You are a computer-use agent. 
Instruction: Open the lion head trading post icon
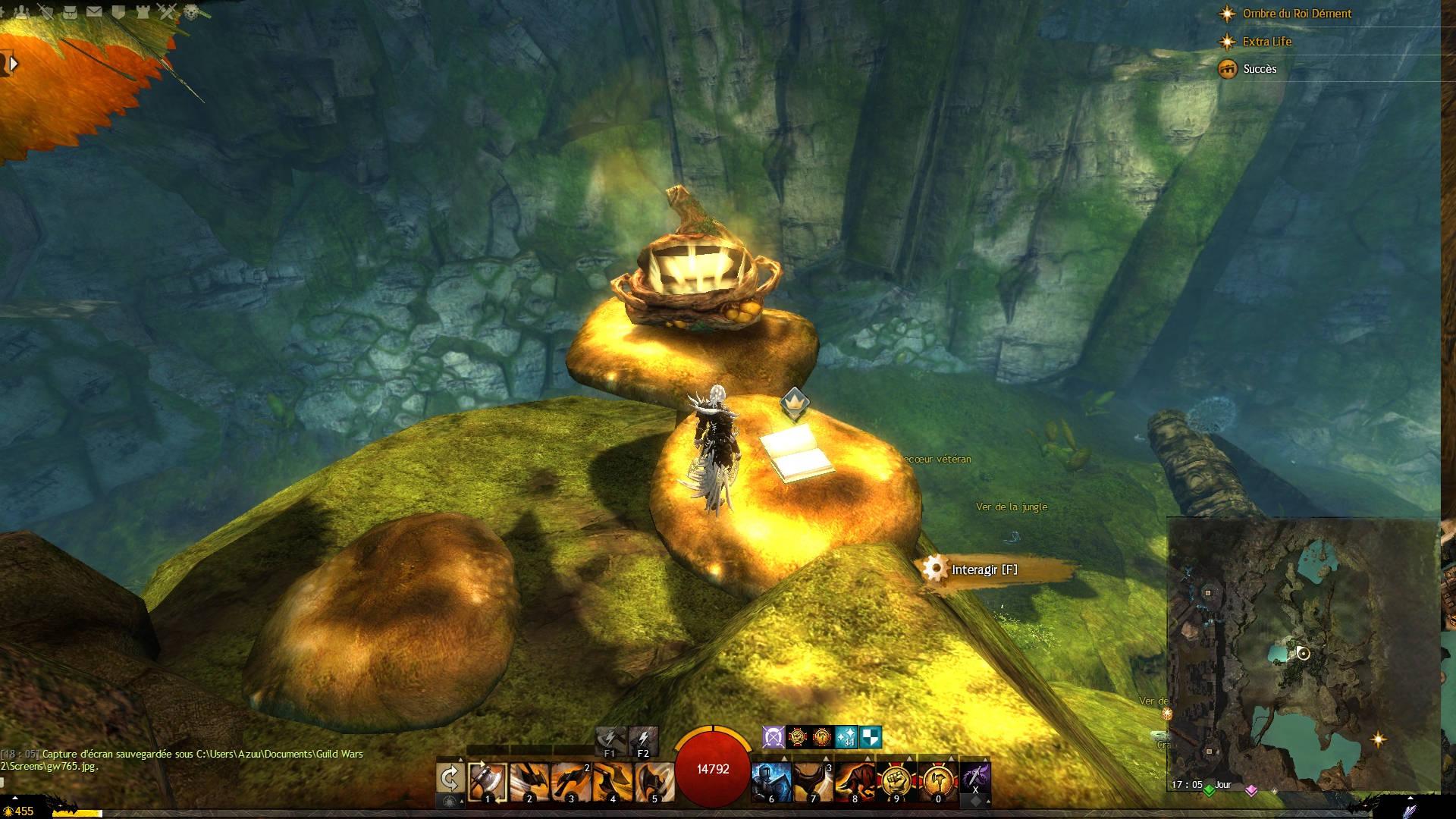click(192, 11)
